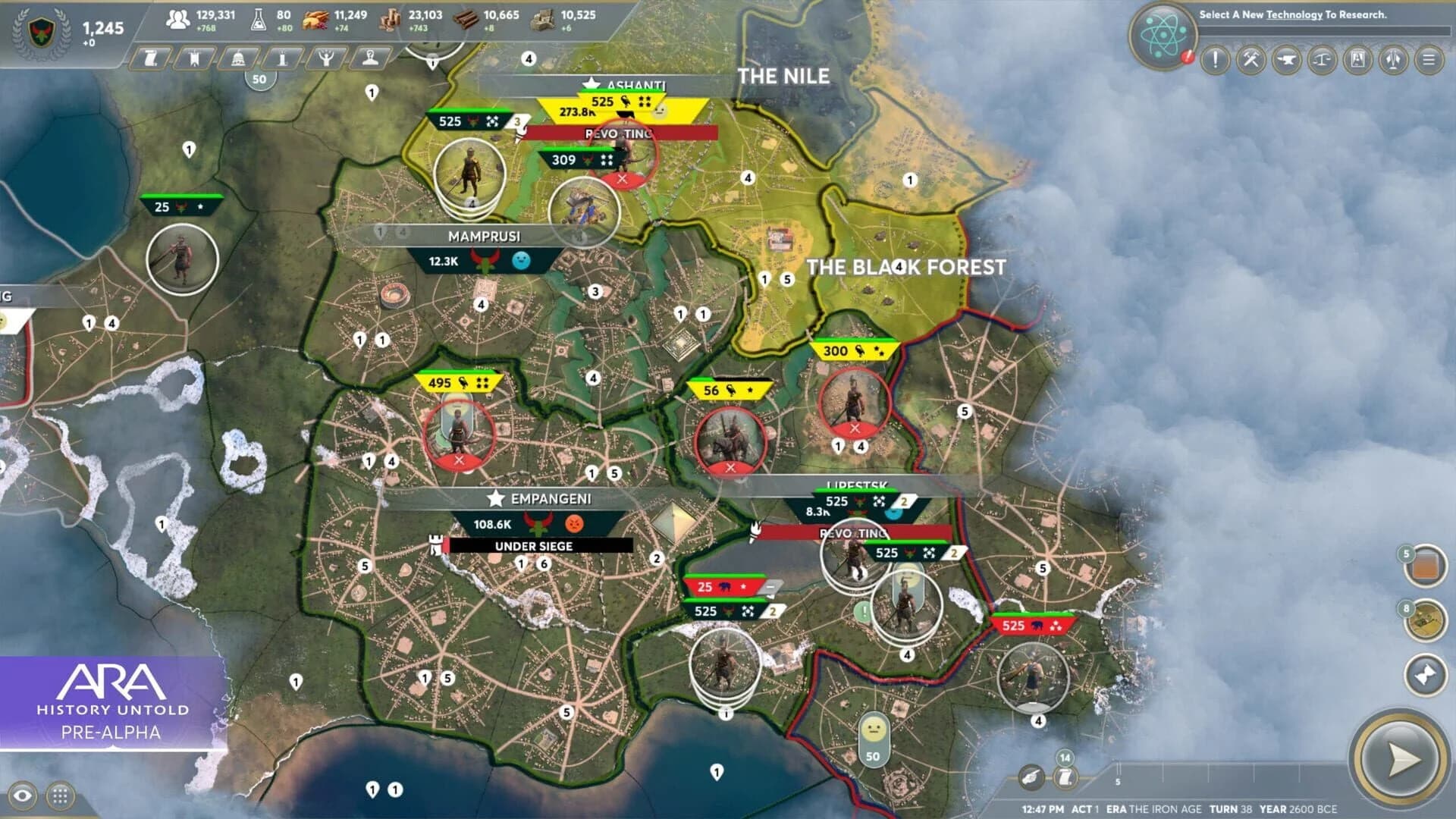Click the domed government building icon

coord(237,58)
